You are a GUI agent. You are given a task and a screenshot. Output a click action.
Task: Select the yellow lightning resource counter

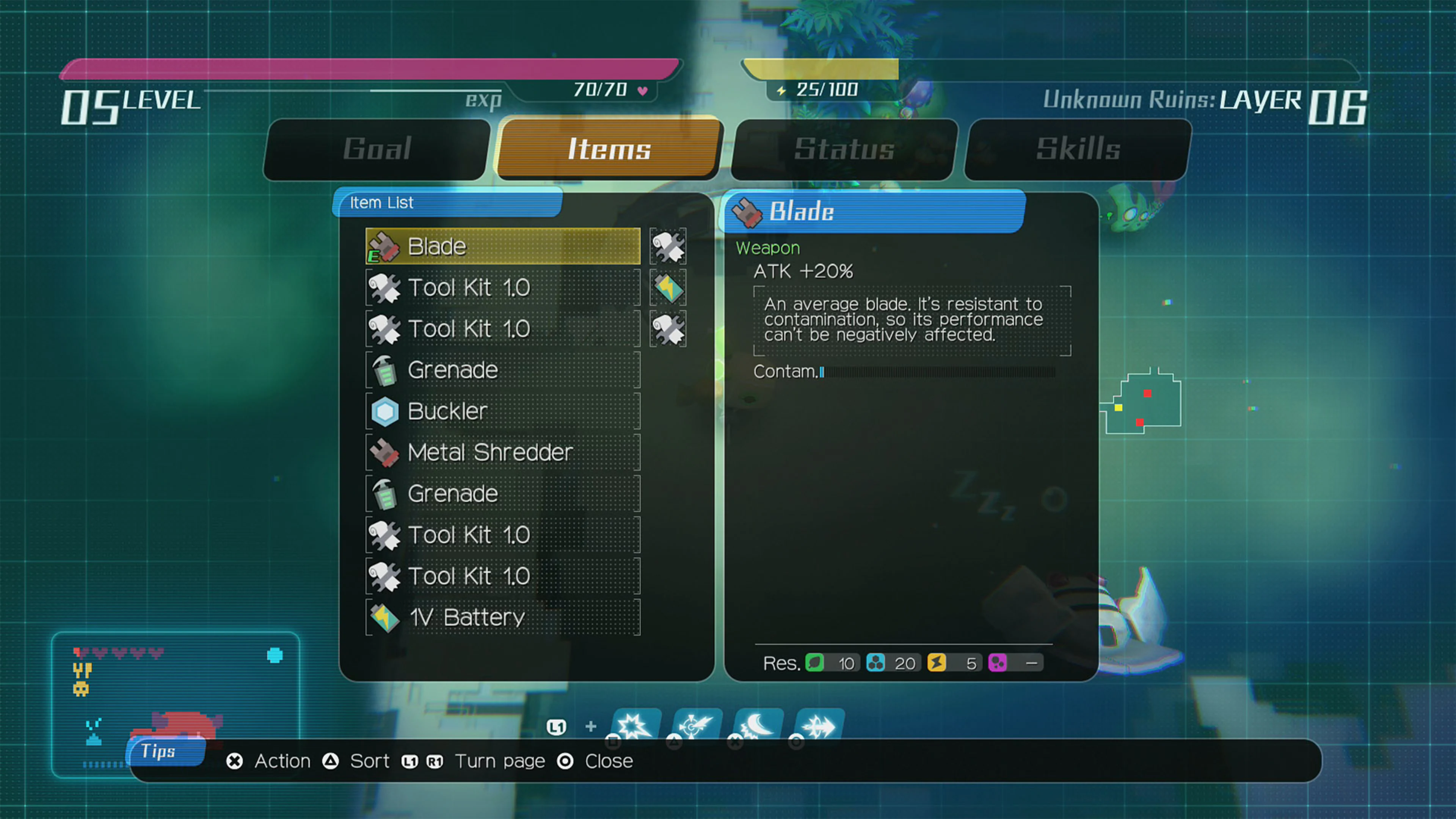938,663
